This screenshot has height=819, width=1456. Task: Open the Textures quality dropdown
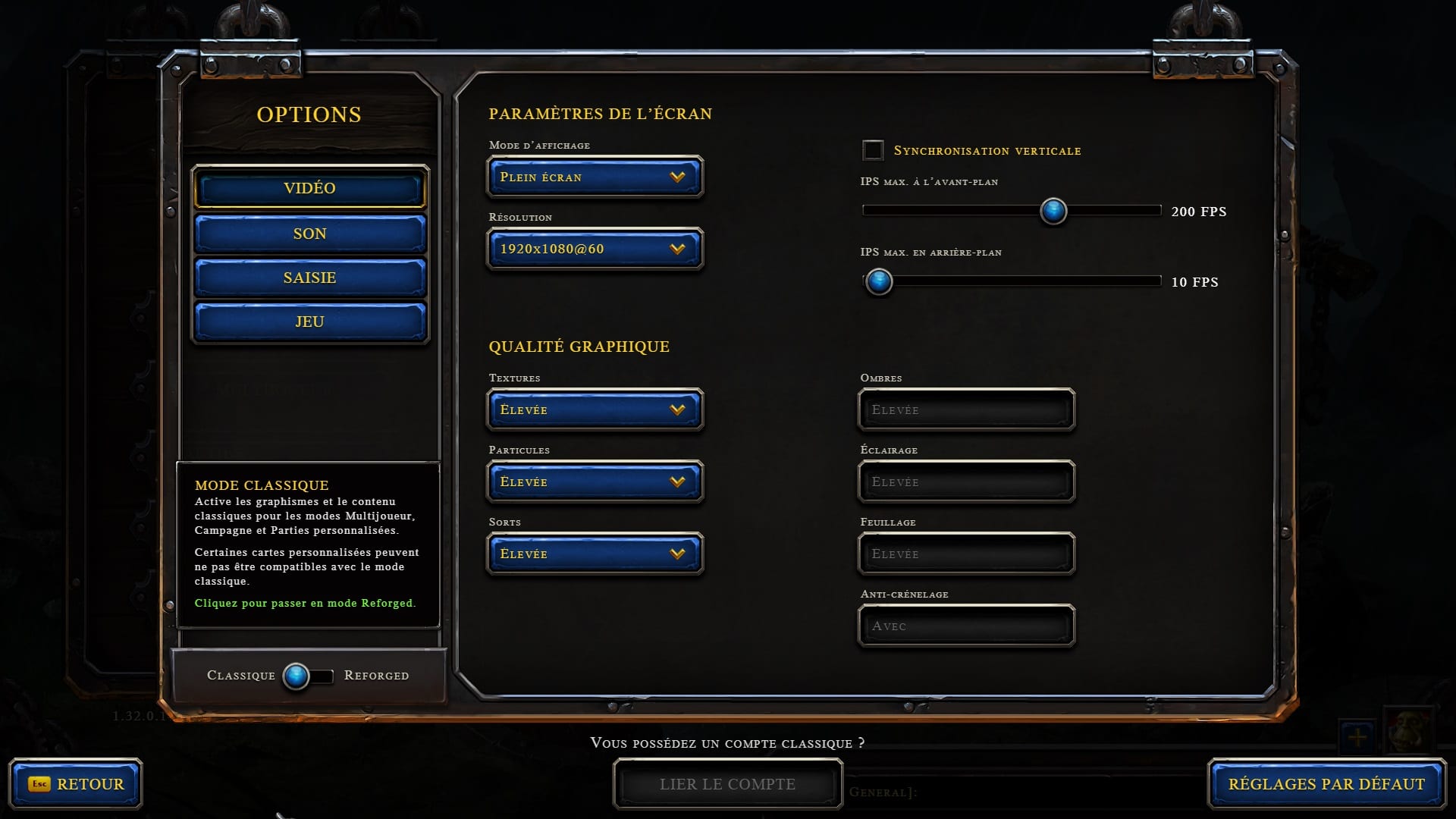point(595,409)
